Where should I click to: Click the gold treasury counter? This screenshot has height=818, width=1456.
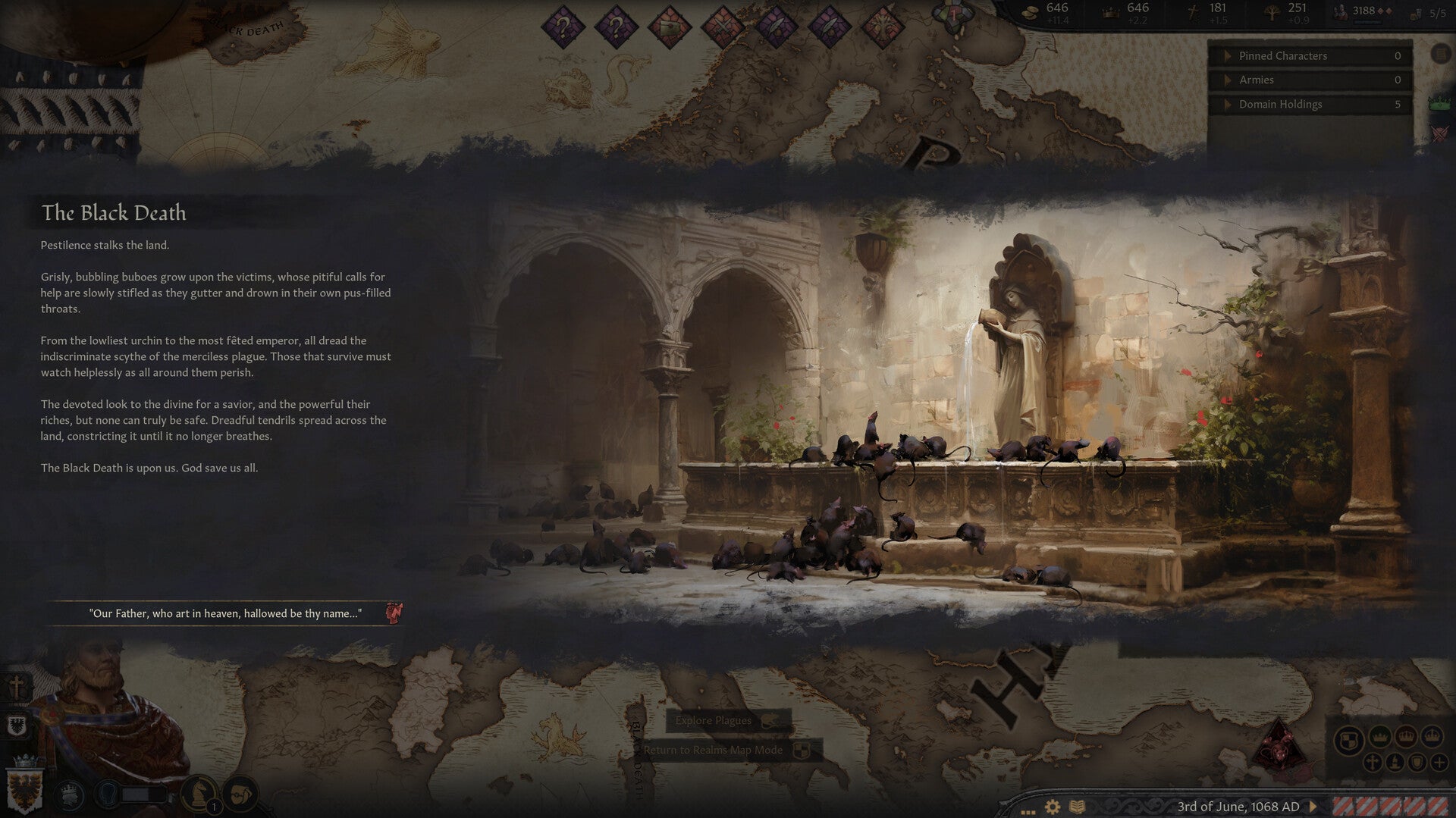[1046, 12]
